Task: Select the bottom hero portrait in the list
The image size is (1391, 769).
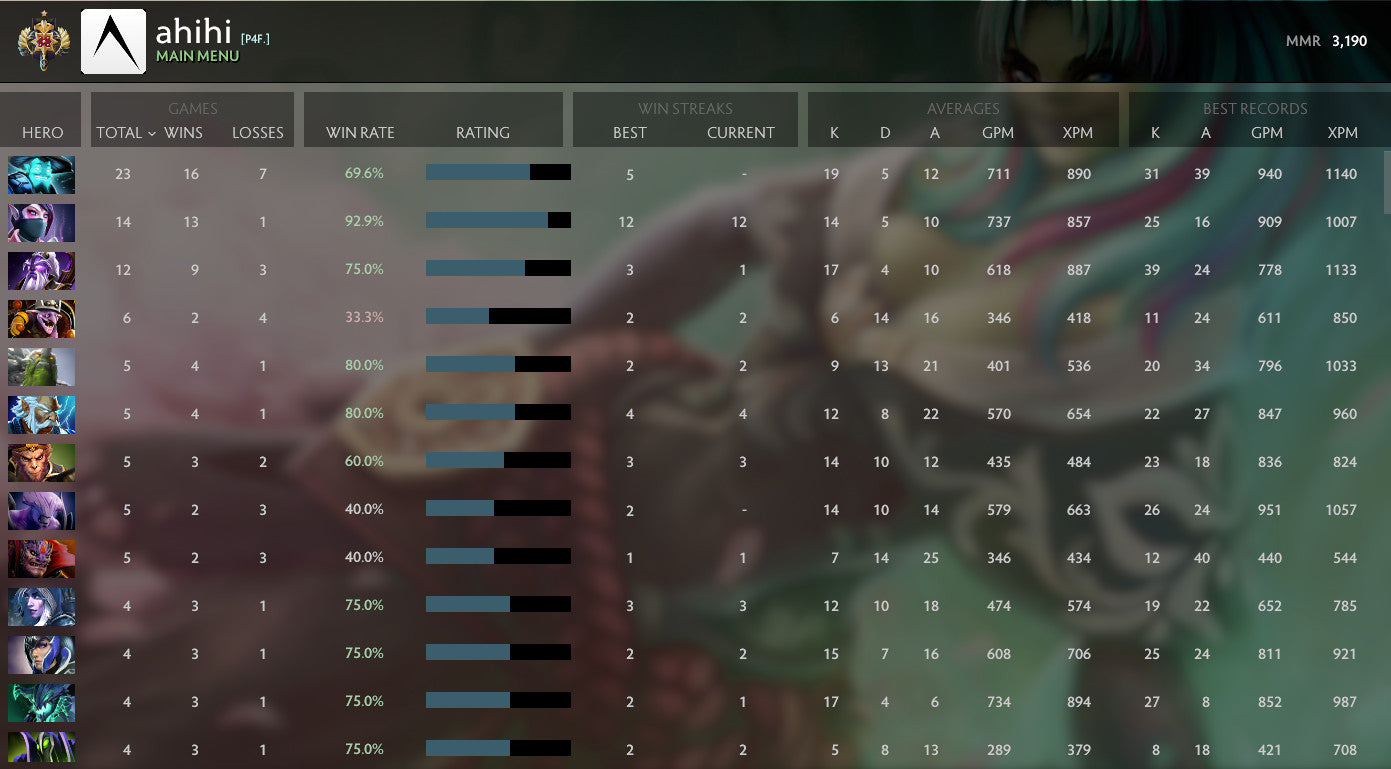Action: 41,750
